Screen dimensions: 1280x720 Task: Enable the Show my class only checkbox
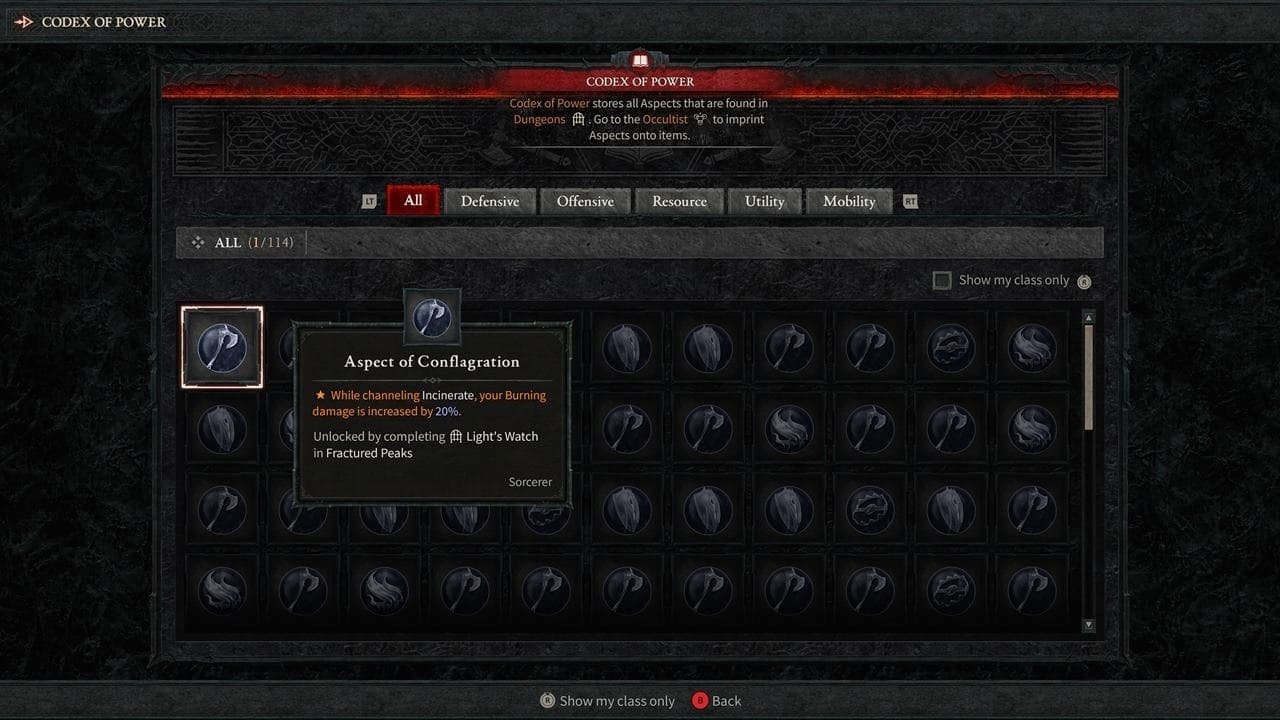point(941,280)
